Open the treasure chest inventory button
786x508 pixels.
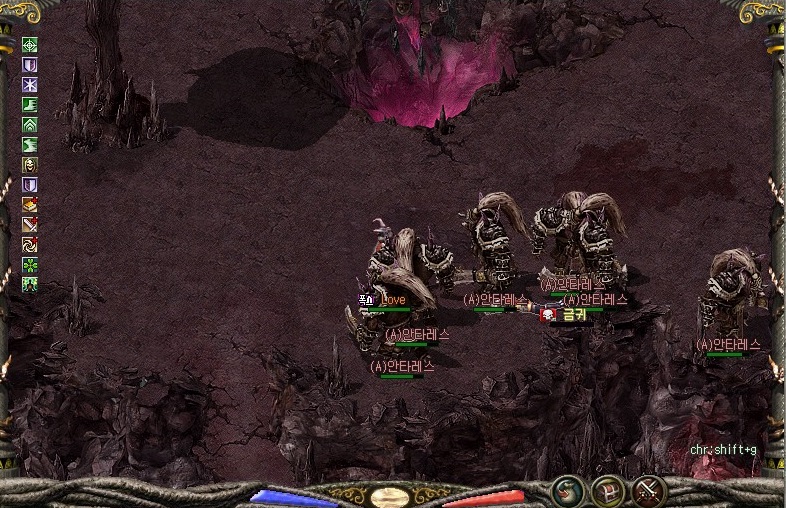[x=609, y=491]
